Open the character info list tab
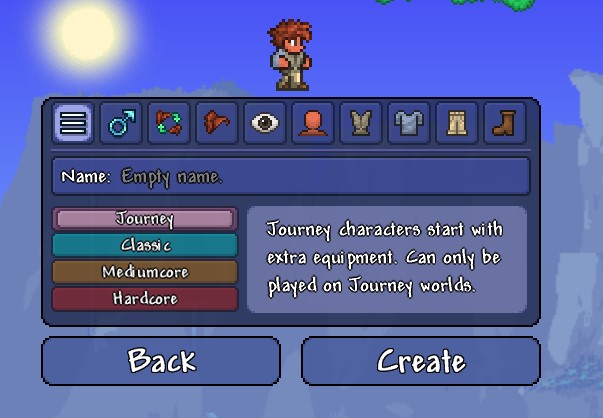 coord(74,123)
